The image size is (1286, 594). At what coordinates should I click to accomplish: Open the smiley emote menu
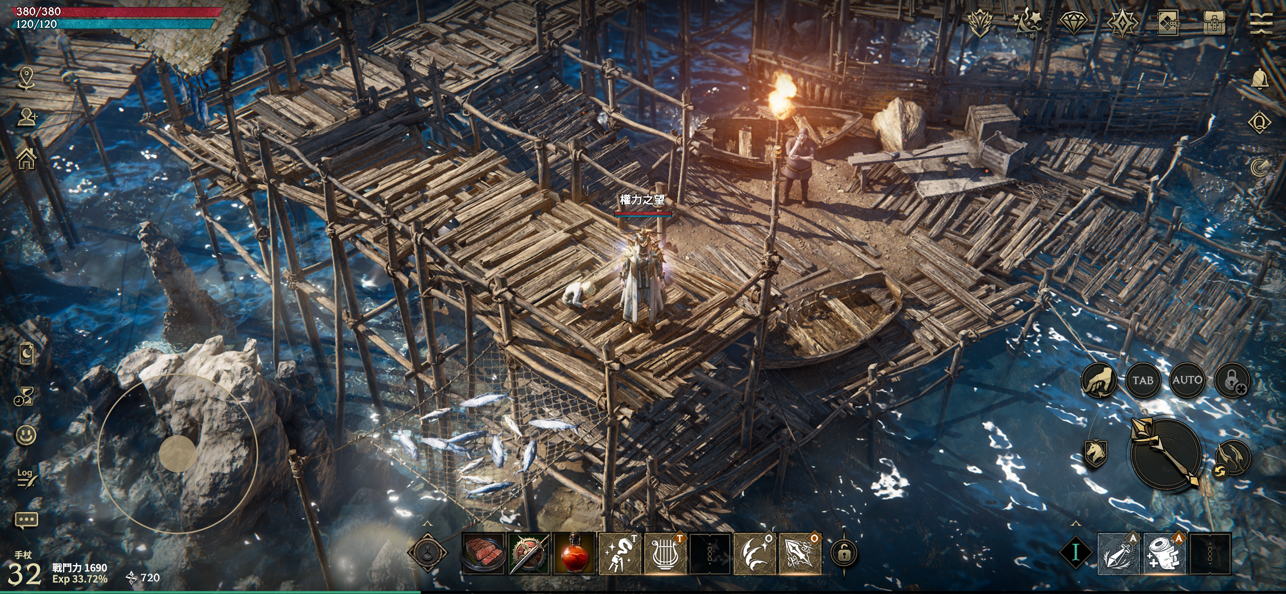click(26, 436)
